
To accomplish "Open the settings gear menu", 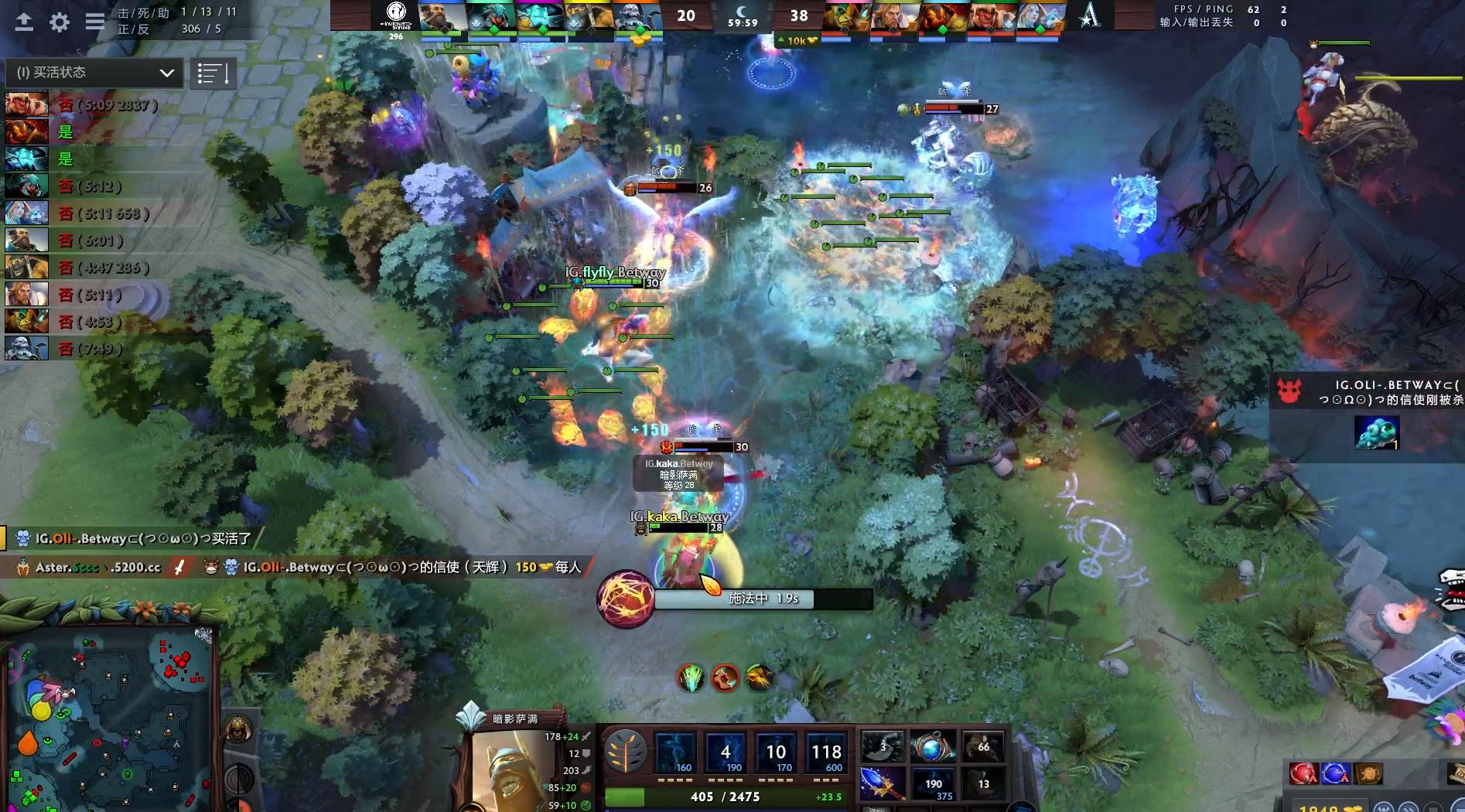I will (x=60, y=22).
